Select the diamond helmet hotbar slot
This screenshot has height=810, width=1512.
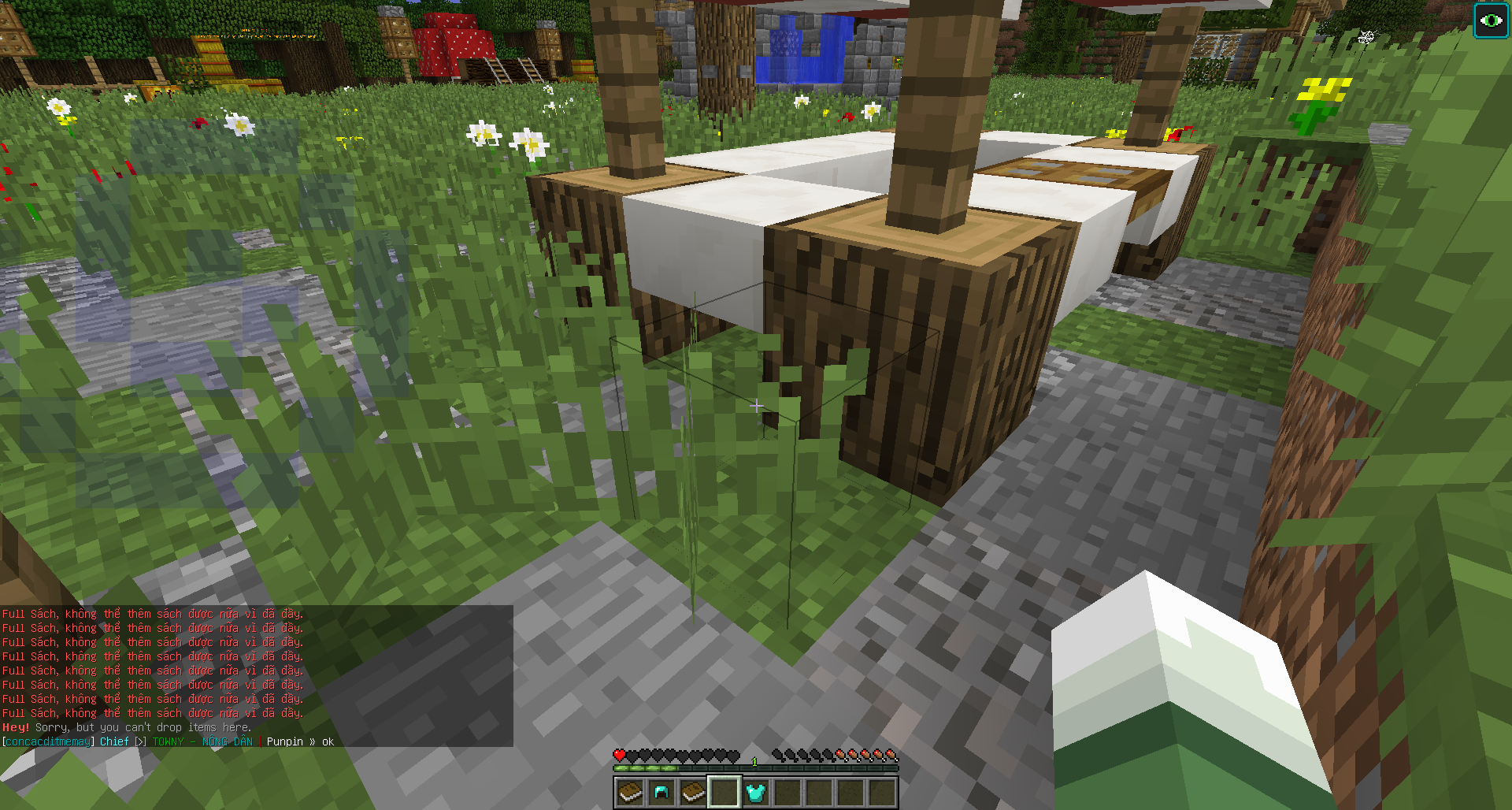[x=661, y=792]
